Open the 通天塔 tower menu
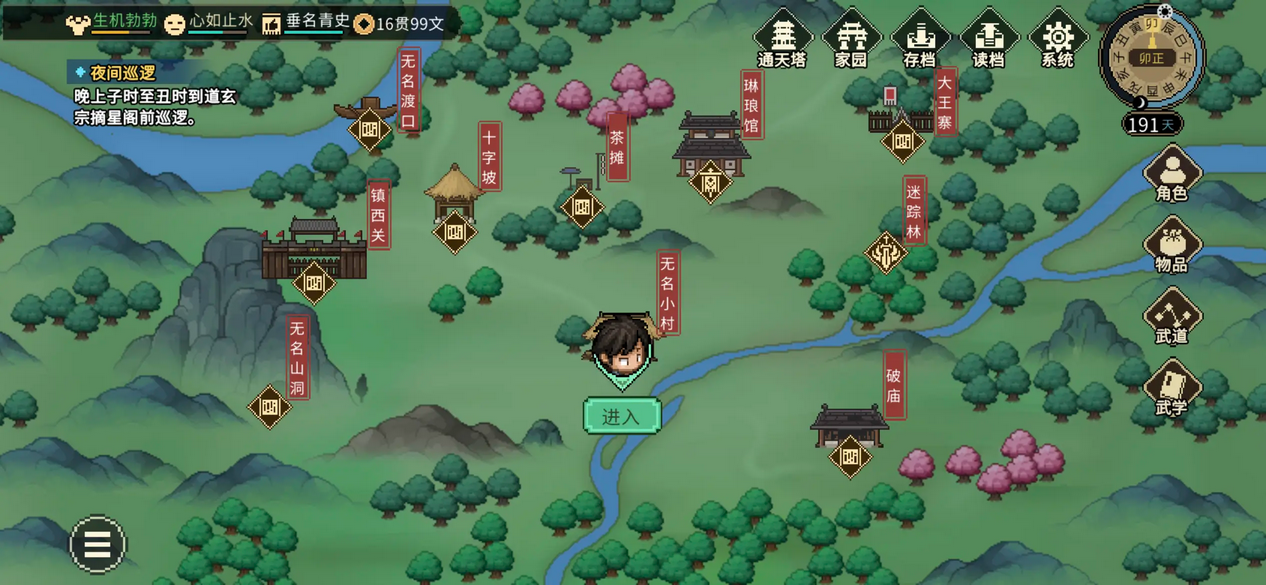Image resolution: width=1266 pixels, height=585 pixels. [x=782, y=40]
